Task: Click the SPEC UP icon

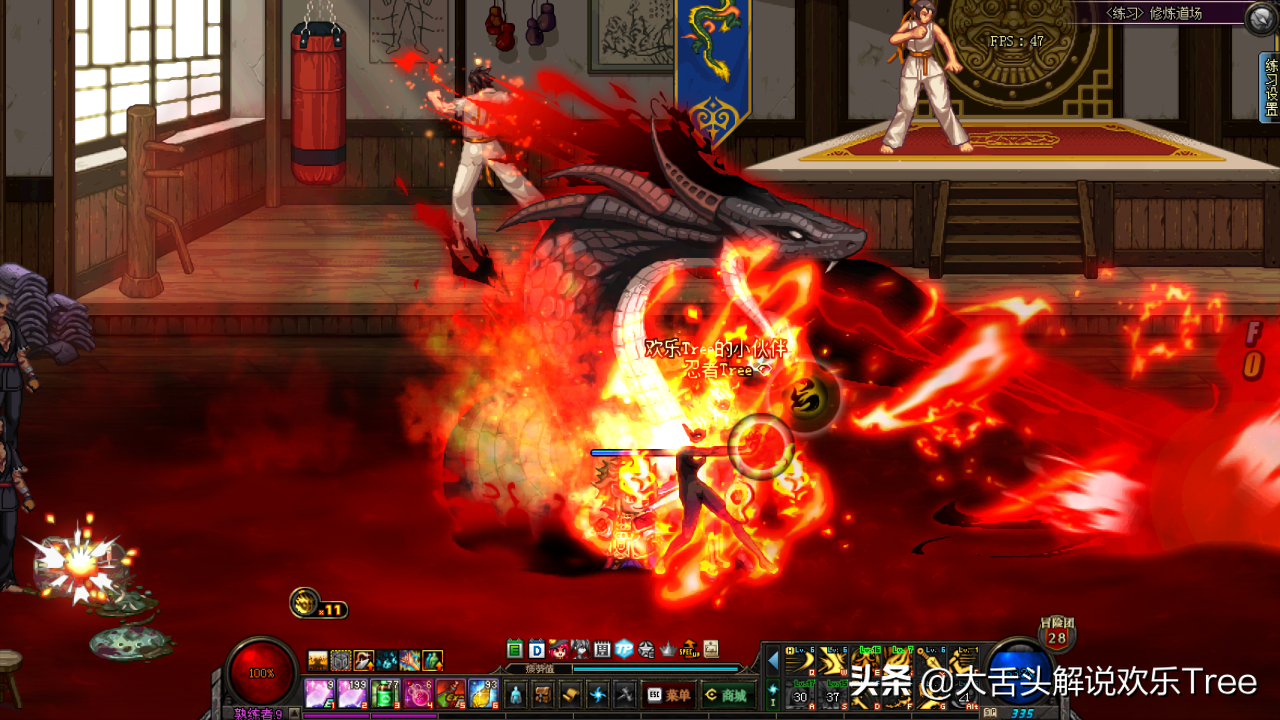Action: (690, 648)
